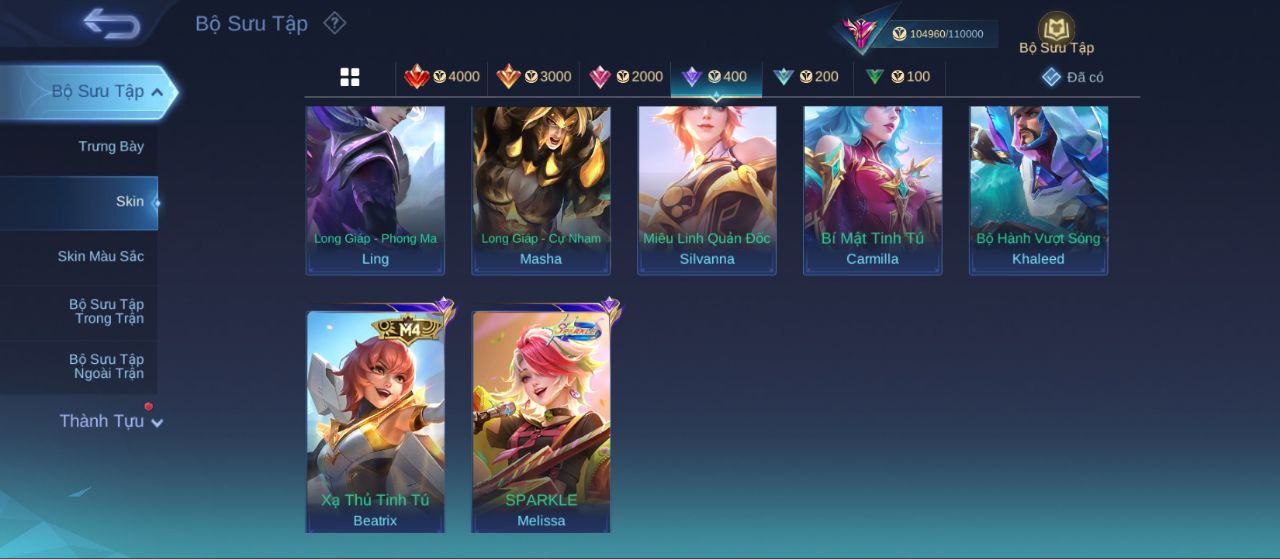1280x559 pixels.
Task: Expand the Thành Tựu section
Action: click(x=110, y=421)
